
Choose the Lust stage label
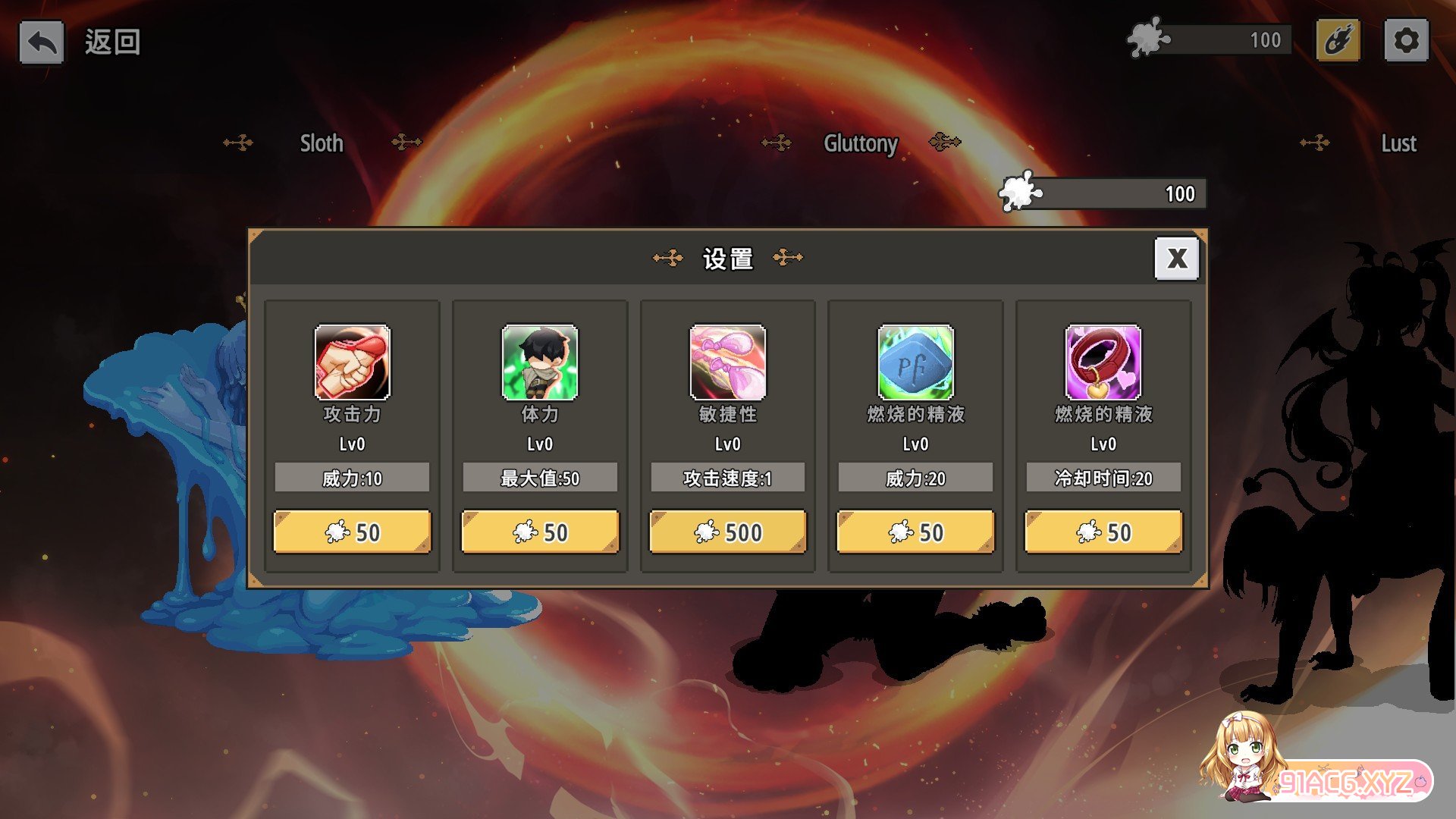1398,143
